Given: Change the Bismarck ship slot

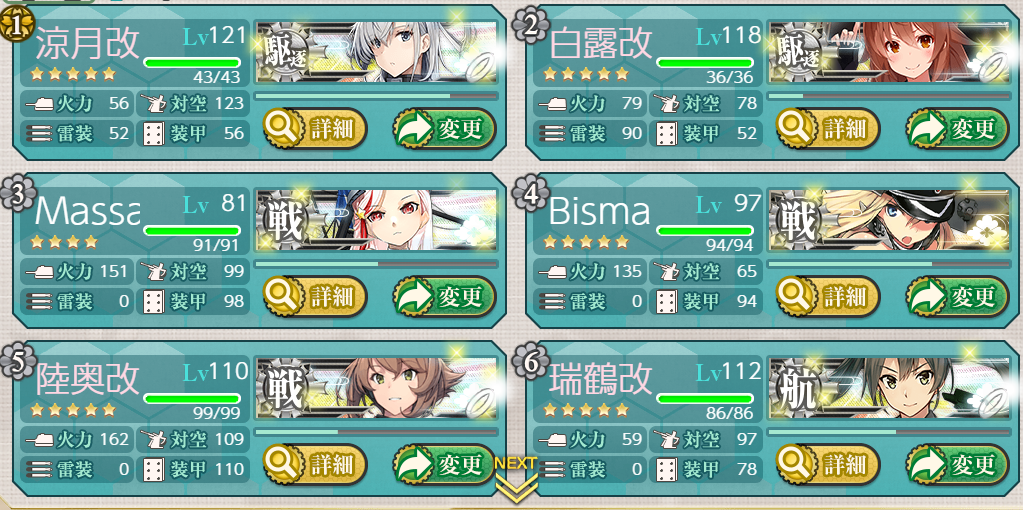Looking at the screenshot, I should (x=957, y=296).
